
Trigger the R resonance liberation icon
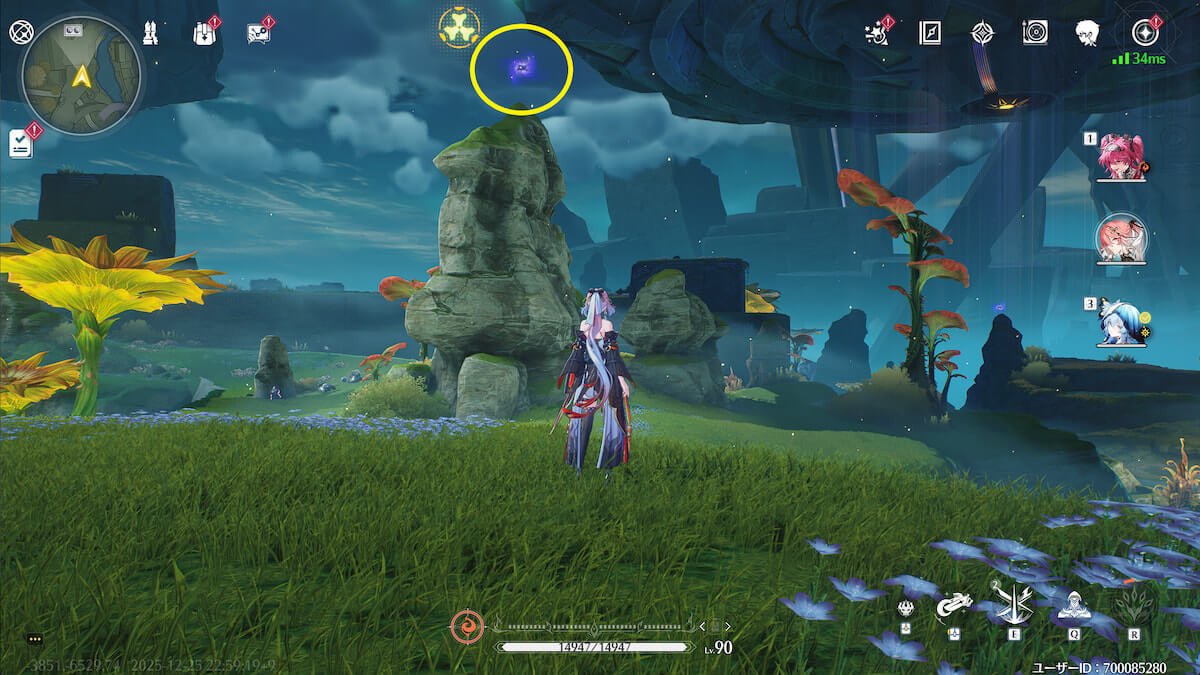1133,605
